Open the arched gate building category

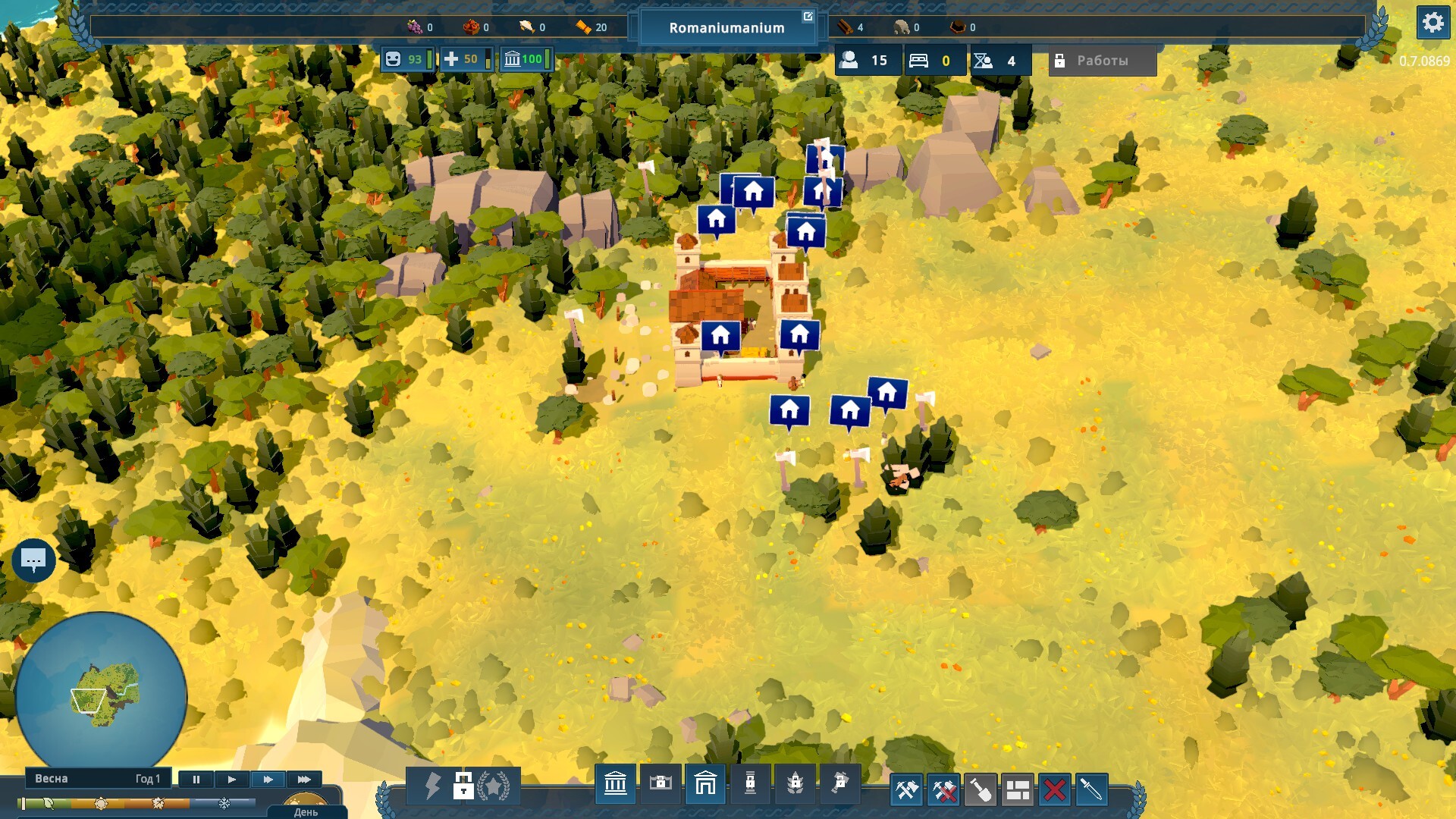click(x=705, y=784)
